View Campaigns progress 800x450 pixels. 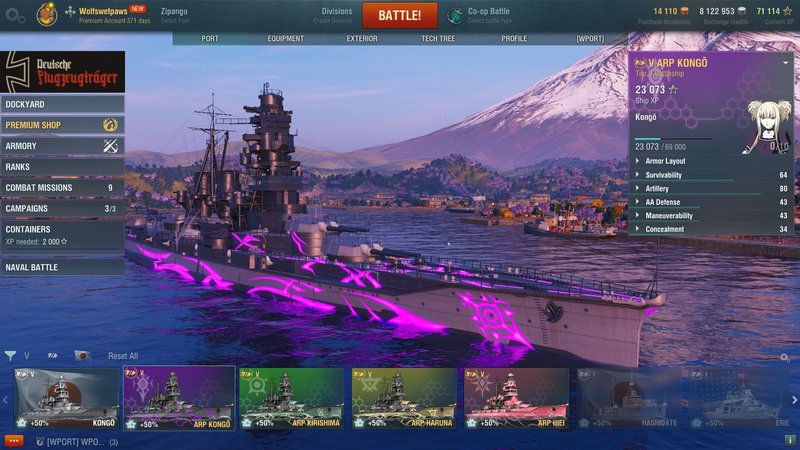pos(62,209)
